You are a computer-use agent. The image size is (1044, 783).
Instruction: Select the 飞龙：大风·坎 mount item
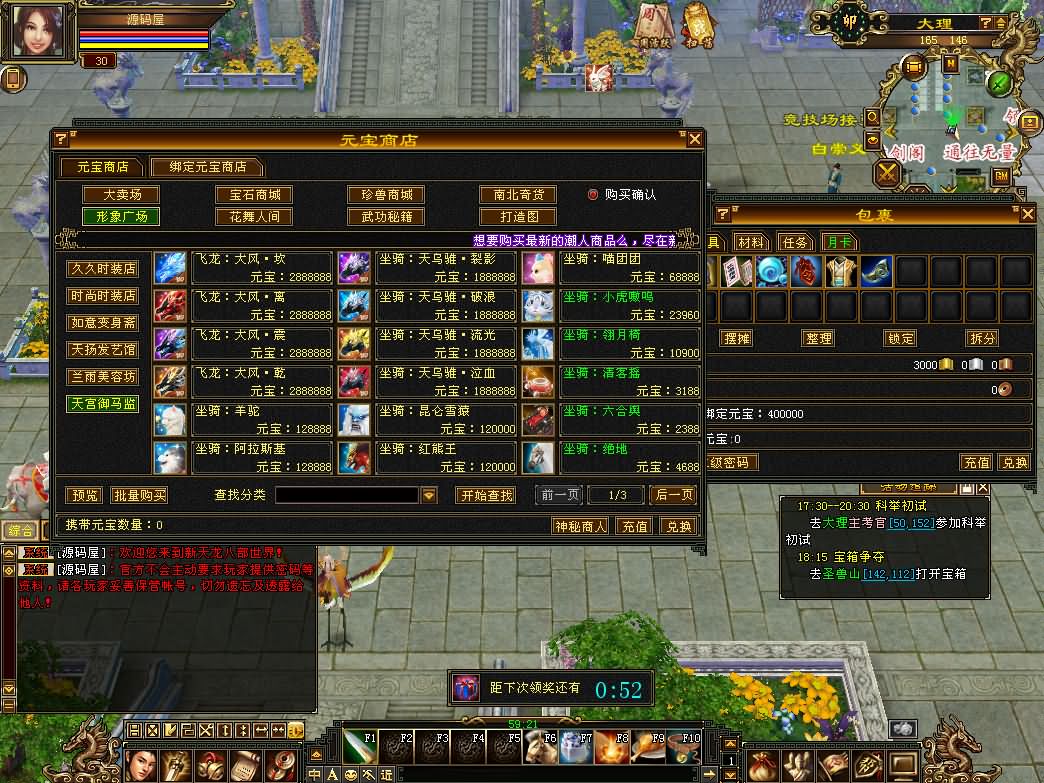point(244,266)
